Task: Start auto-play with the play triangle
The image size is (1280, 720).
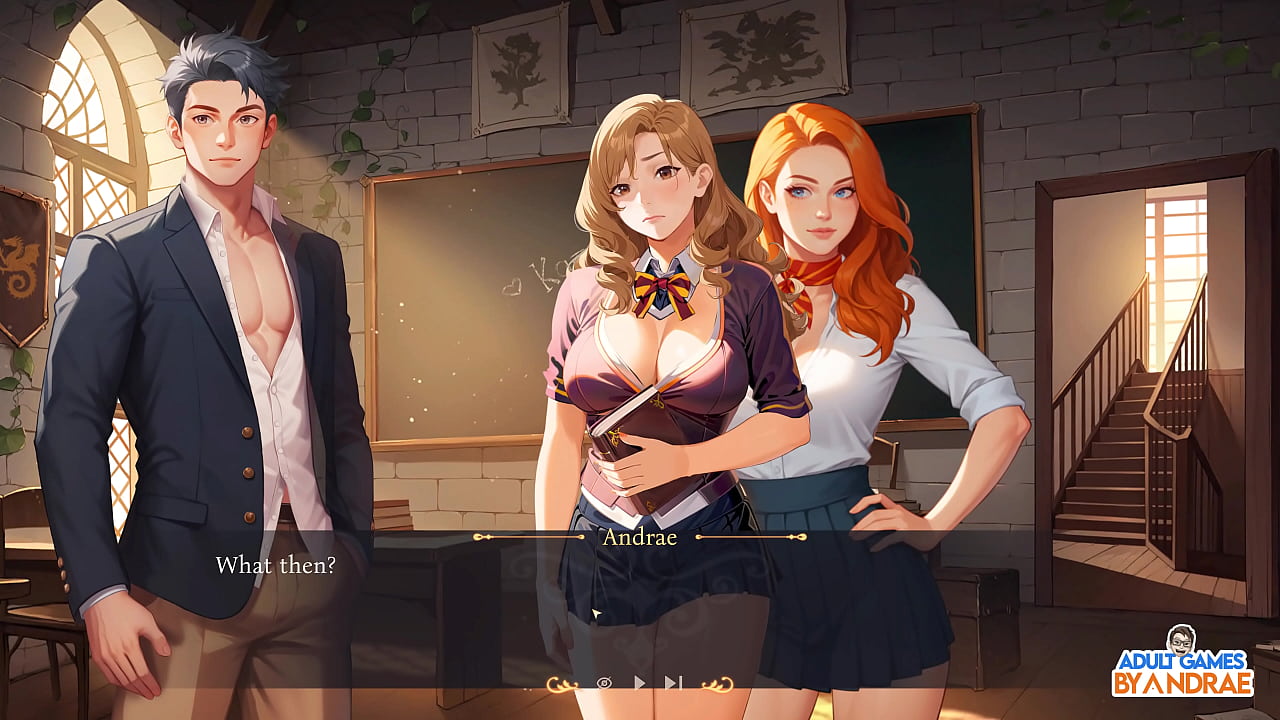Action: pyautogui.click(x=640, y=683)
